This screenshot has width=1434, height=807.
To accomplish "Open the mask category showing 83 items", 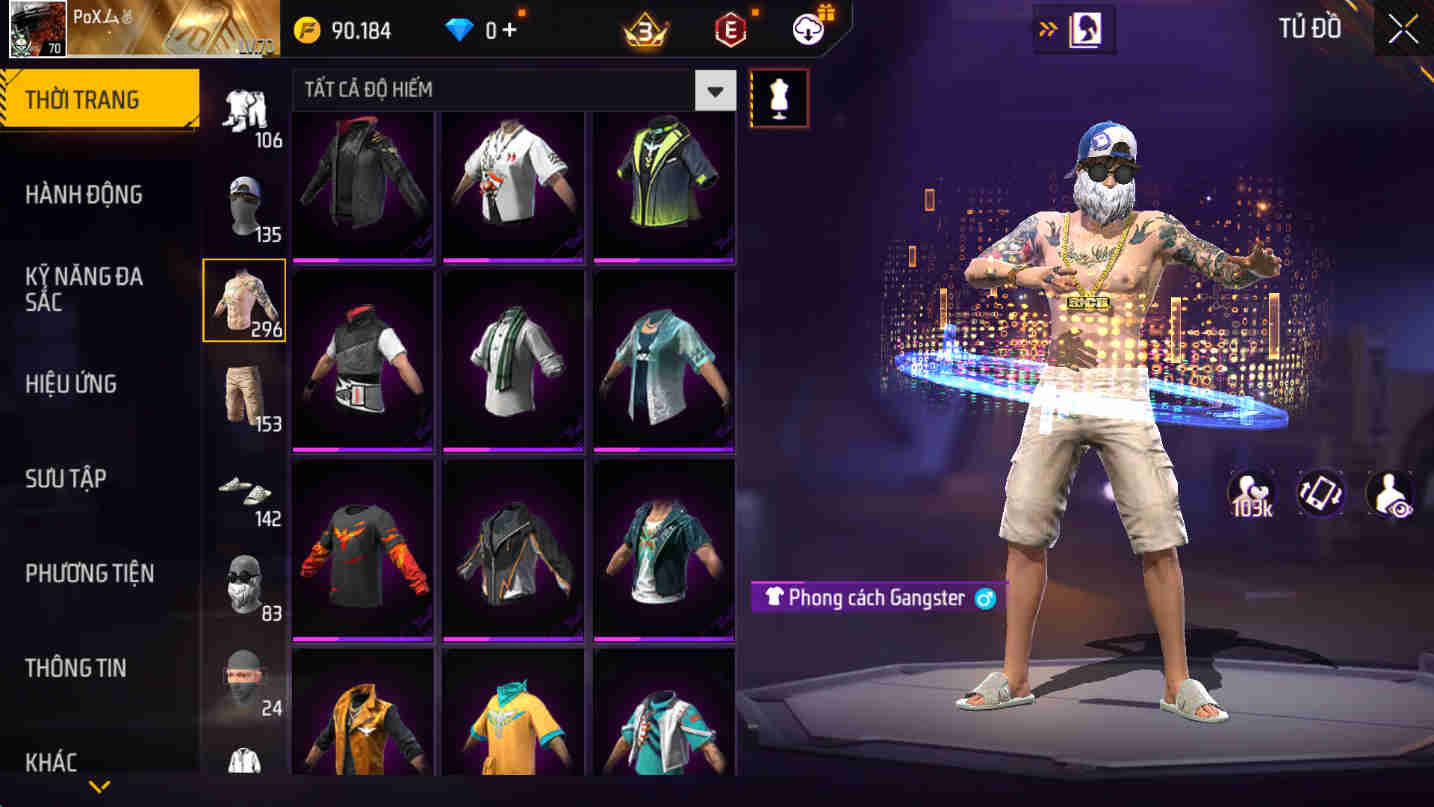I will click(x=244, y=585).
